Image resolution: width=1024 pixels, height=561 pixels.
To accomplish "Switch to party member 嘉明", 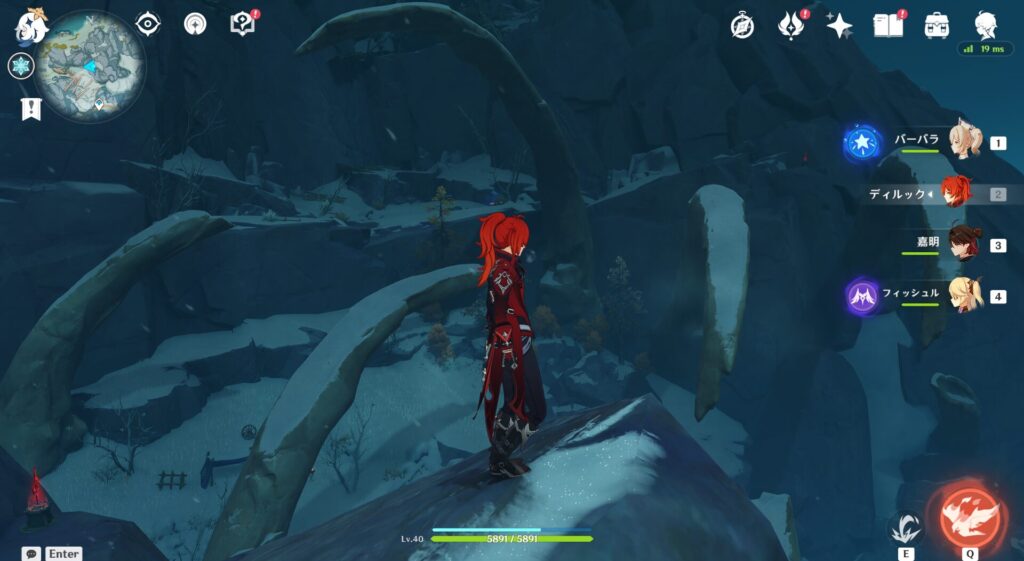I will [x=963, y=244].
